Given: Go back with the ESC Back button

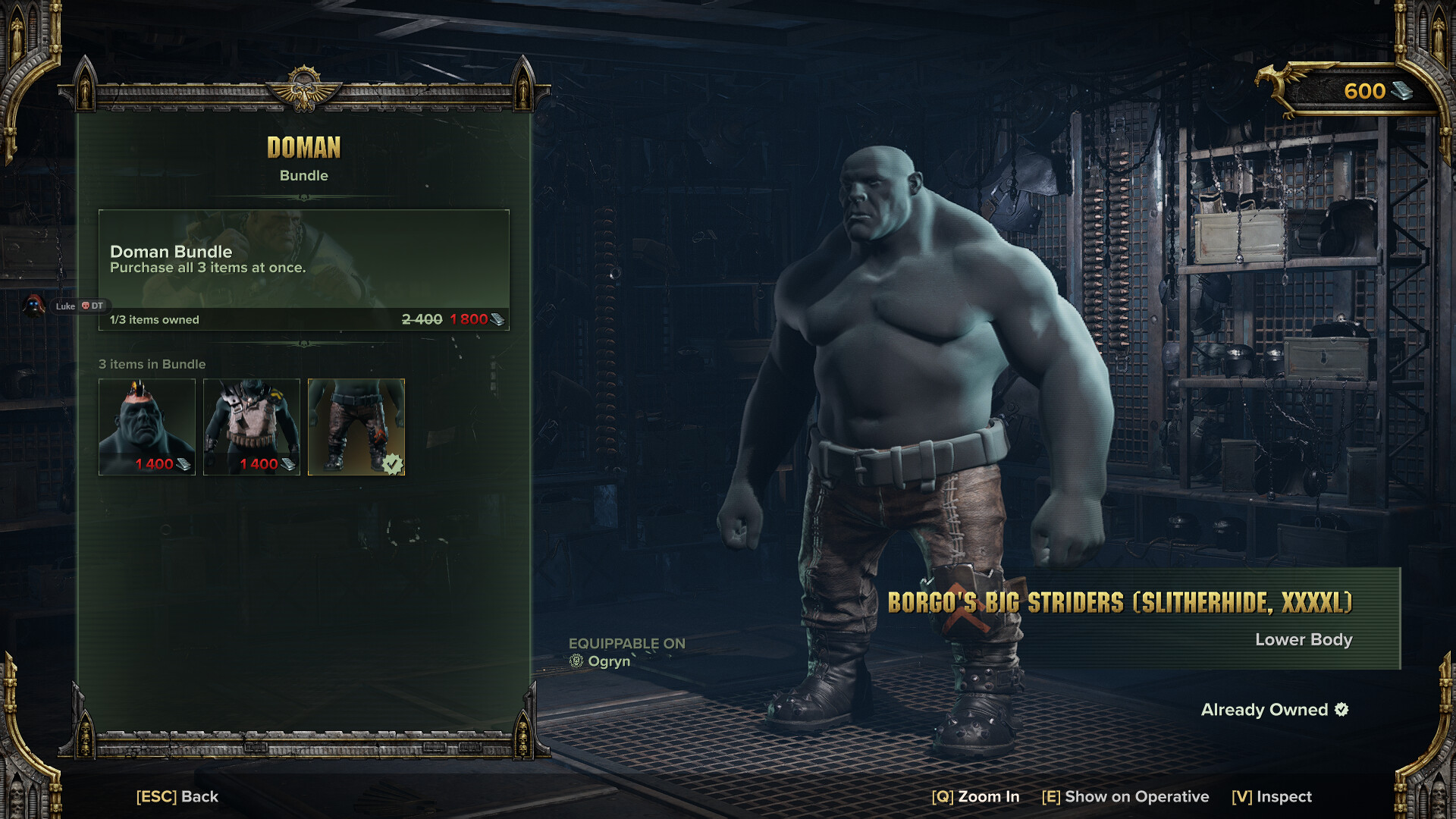Looking at the screenshot, I should [177, 796].
